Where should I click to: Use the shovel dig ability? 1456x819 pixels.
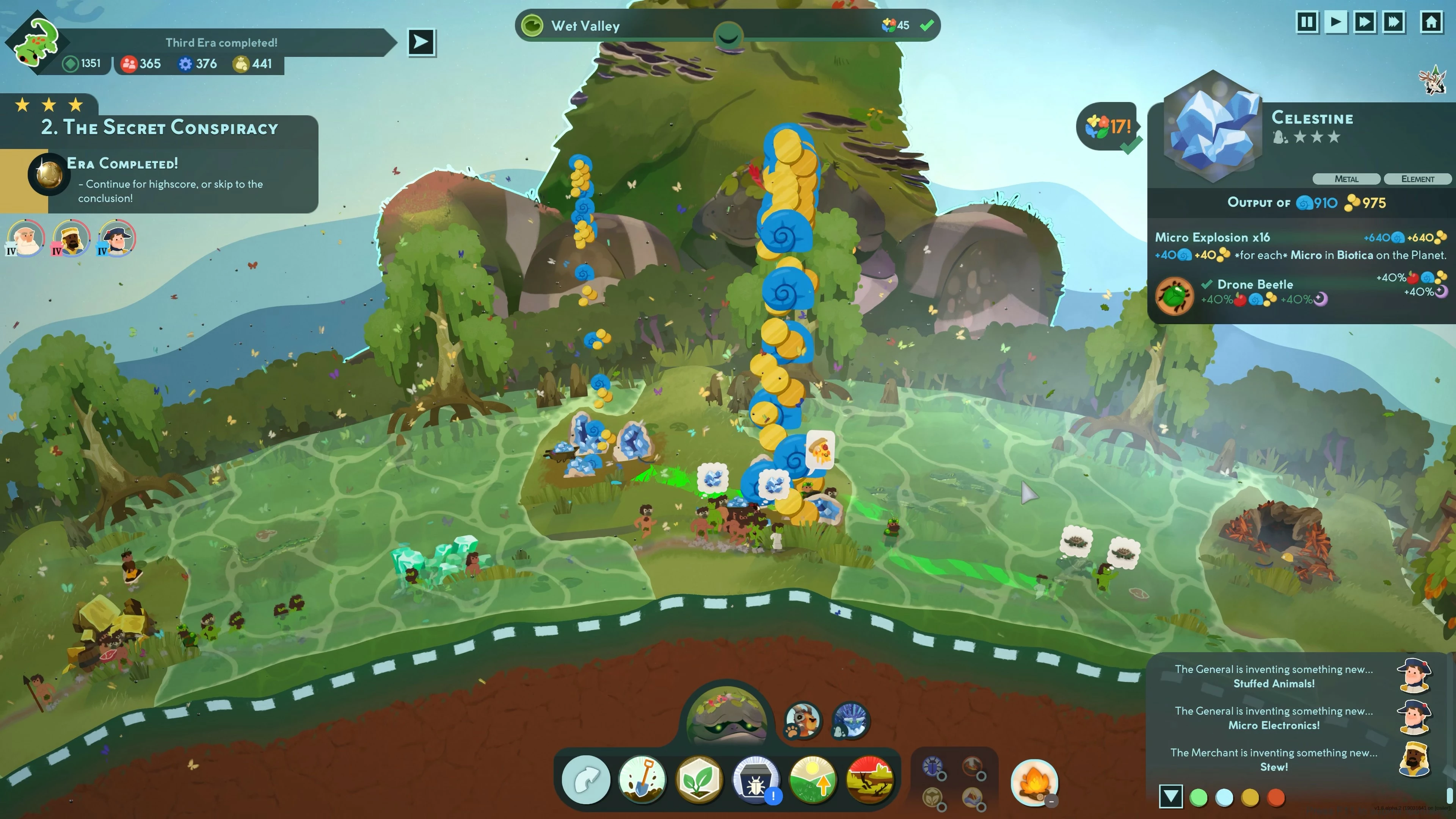click(642, 780)
